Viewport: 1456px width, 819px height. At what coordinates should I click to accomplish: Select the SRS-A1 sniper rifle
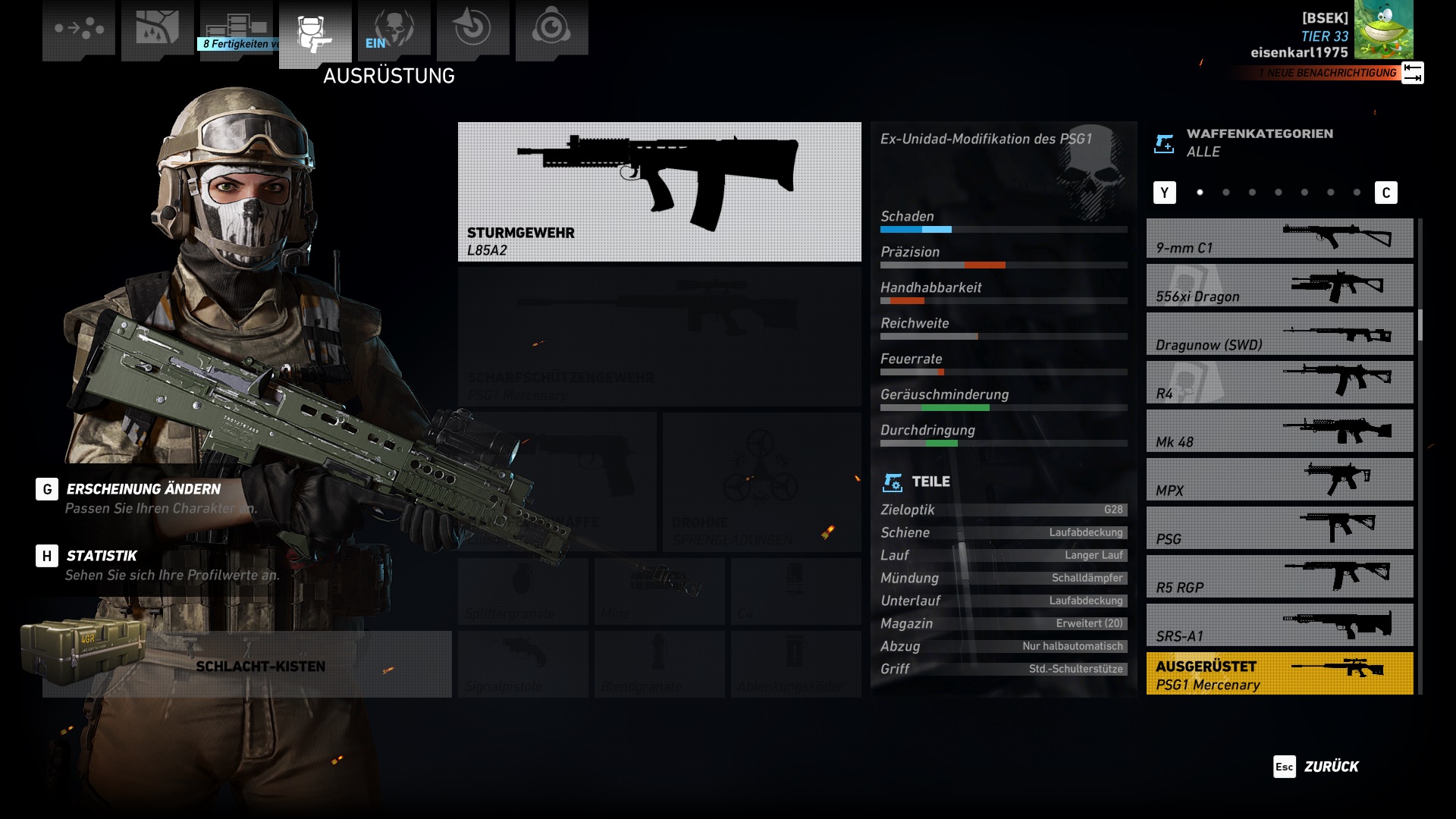coord(1279,626)
